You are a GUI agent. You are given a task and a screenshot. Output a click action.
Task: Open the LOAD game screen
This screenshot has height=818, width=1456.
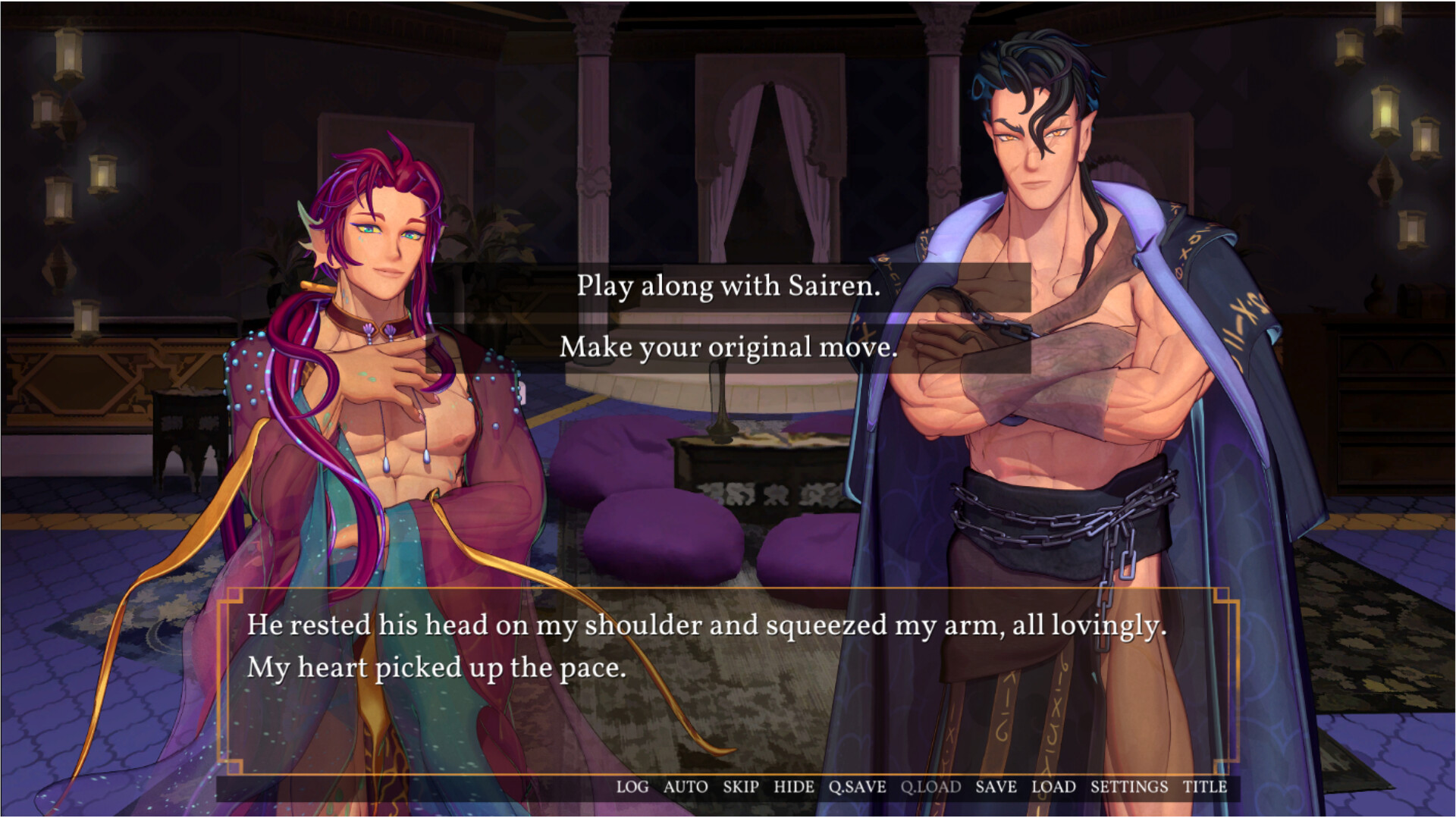pyautogui.click(x=1053, y=787)
